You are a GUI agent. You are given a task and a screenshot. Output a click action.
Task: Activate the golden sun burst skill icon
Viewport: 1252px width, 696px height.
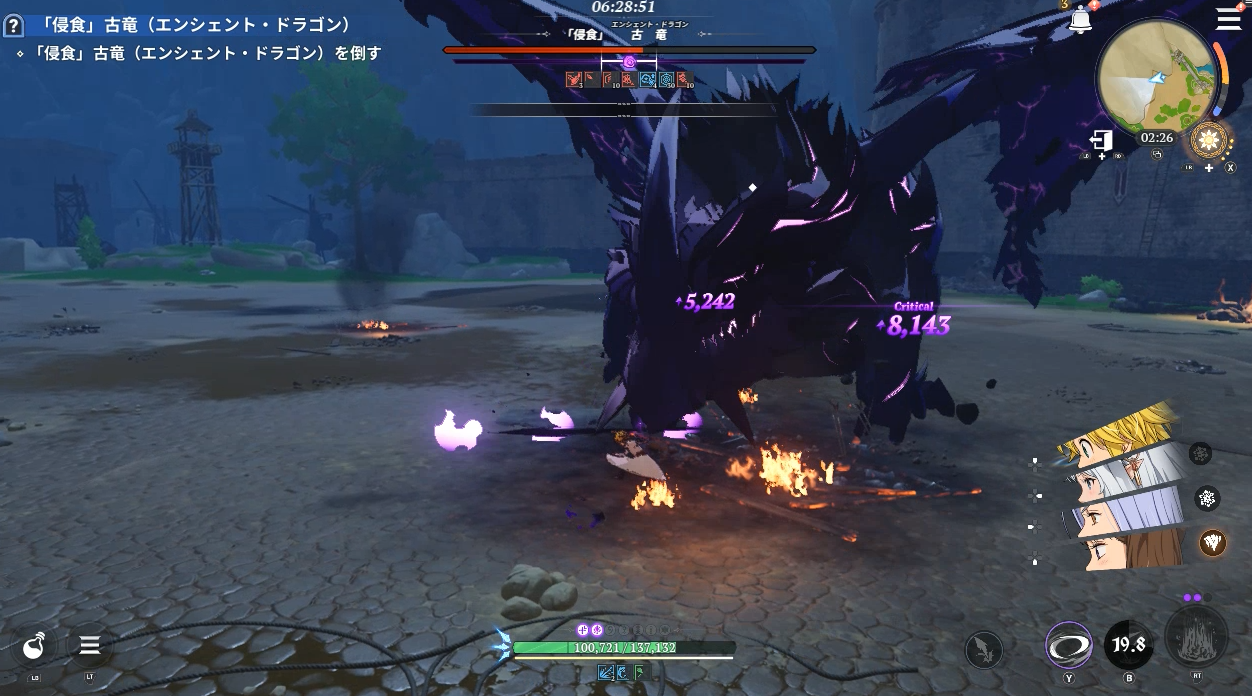coord(1209,140)
